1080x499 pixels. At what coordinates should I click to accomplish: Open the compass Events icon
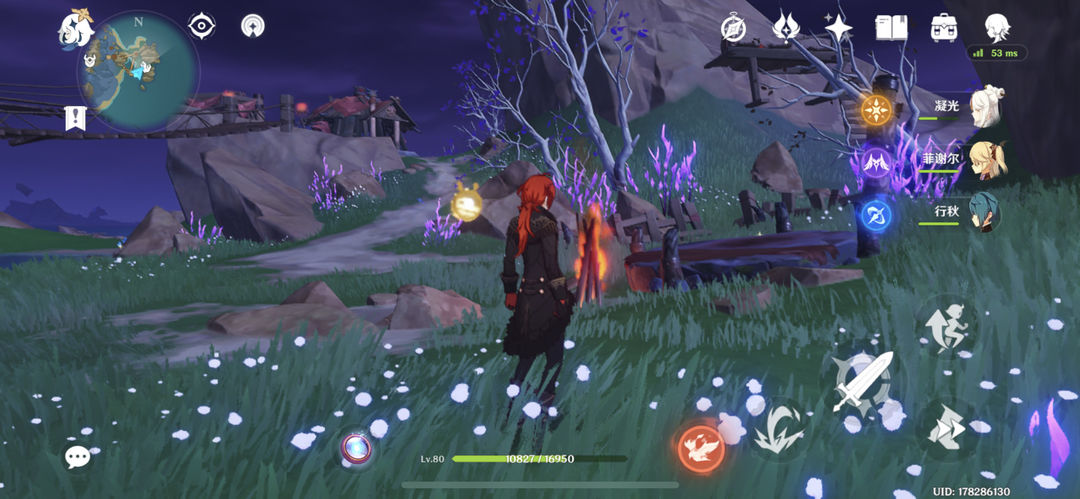[x=734, y=27]
